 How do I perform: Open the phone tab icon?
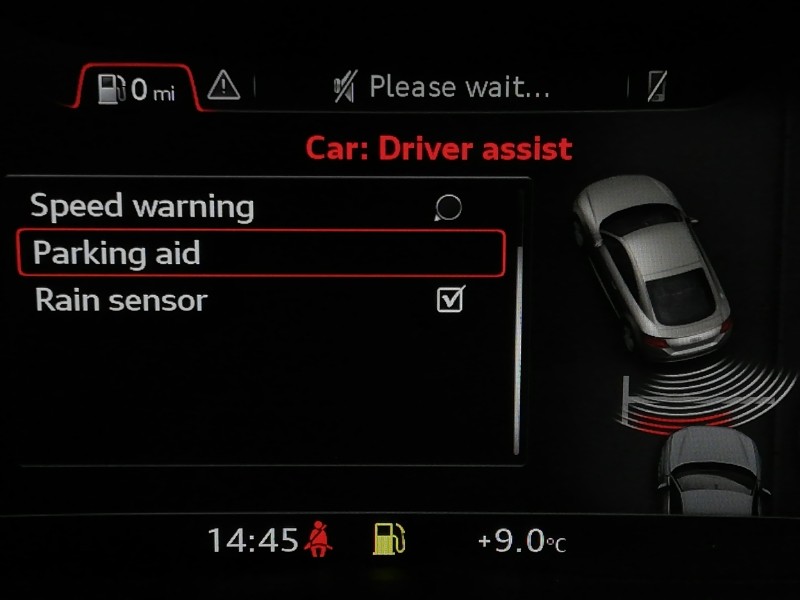pyautogui.click(x=656, y=88)
